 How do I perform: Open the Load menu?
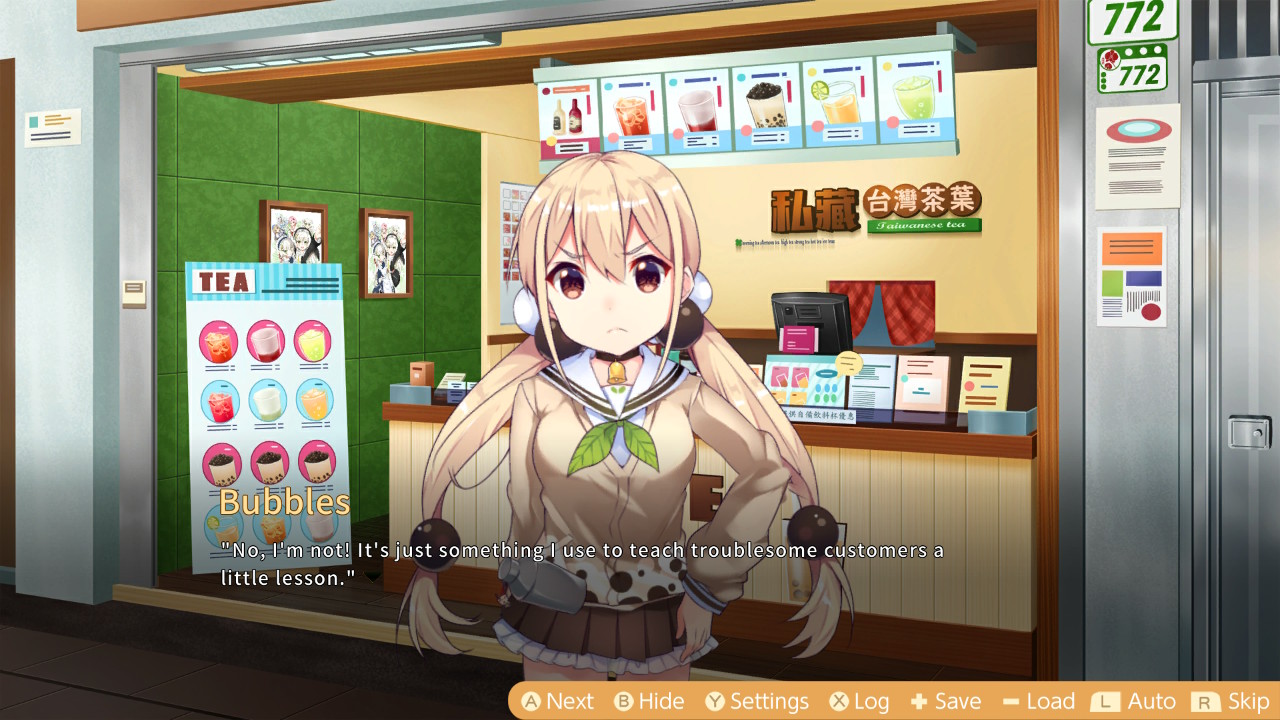pos(1038,701)
